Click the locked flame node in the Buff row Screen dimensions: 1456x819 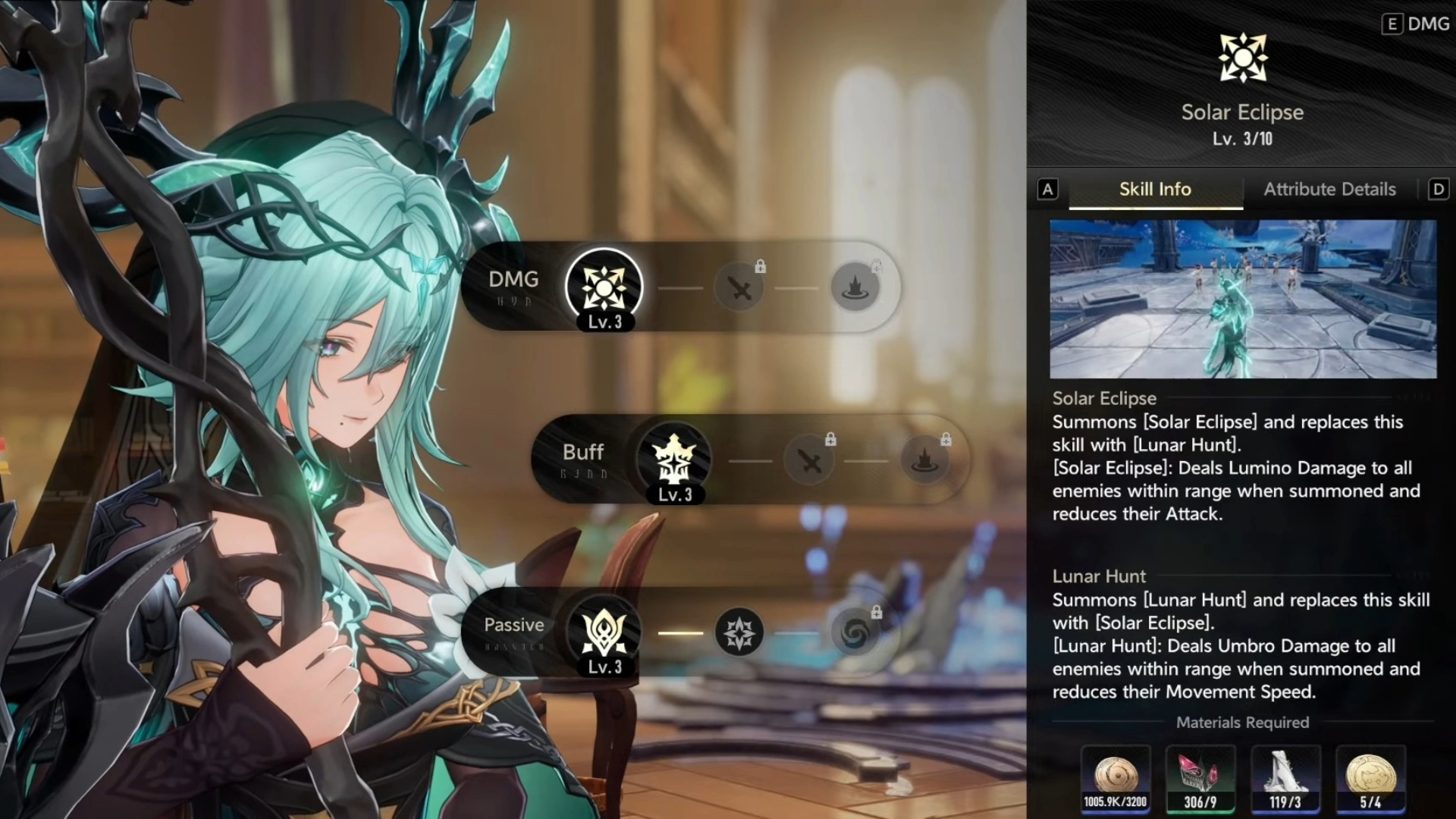pos(924,459)
